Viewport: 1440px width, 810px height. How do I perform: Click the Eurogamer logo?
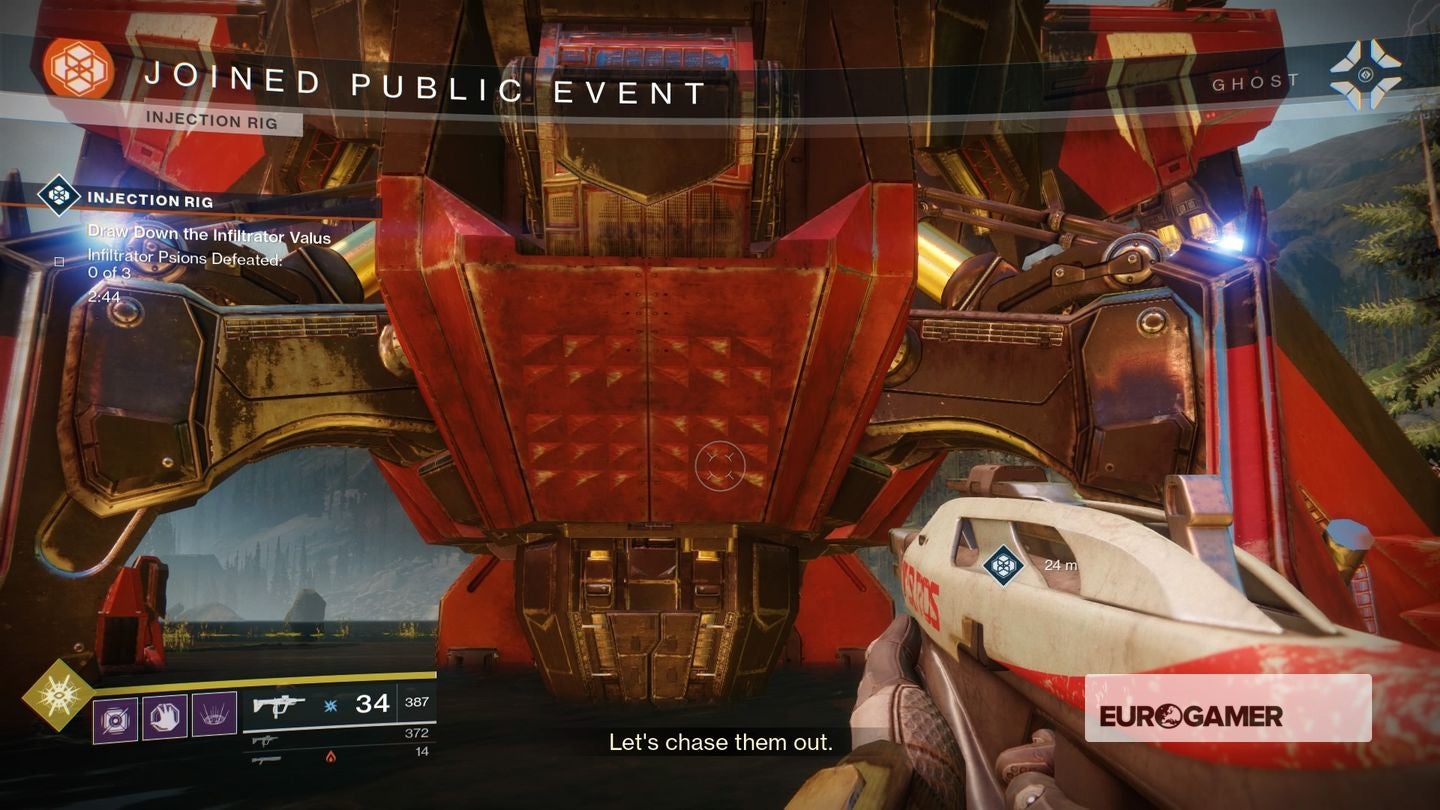click(x=1193, y=716)
